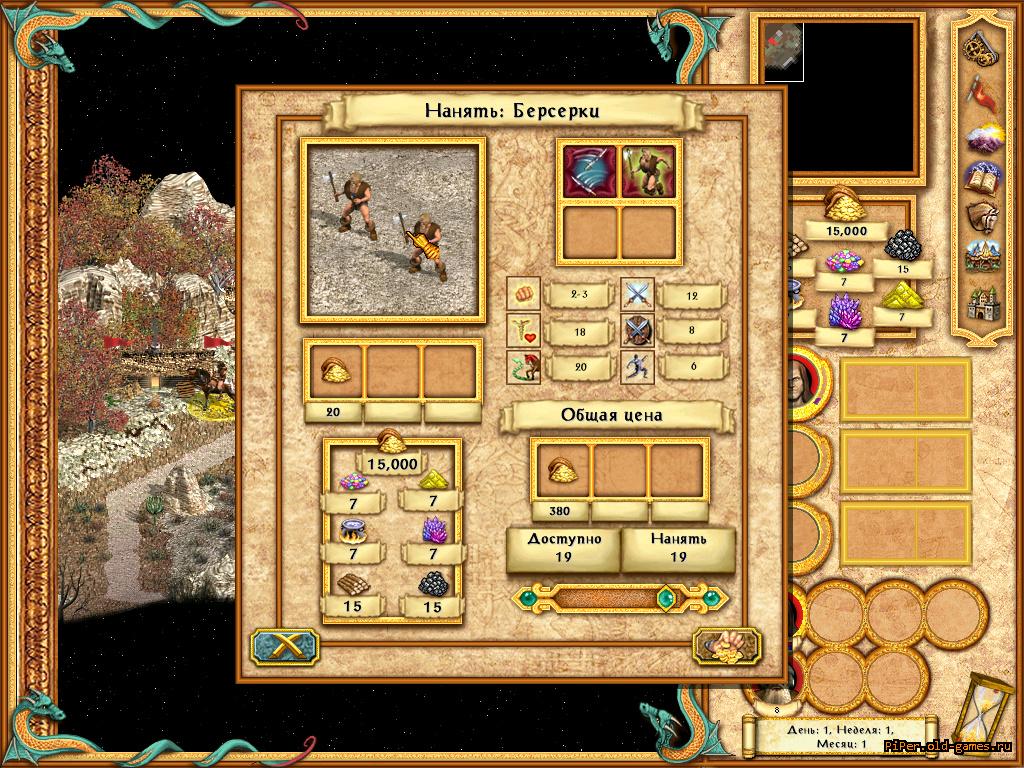Select the swirling blade ability icon
The image size is (1024, 768).
[590, 170]
